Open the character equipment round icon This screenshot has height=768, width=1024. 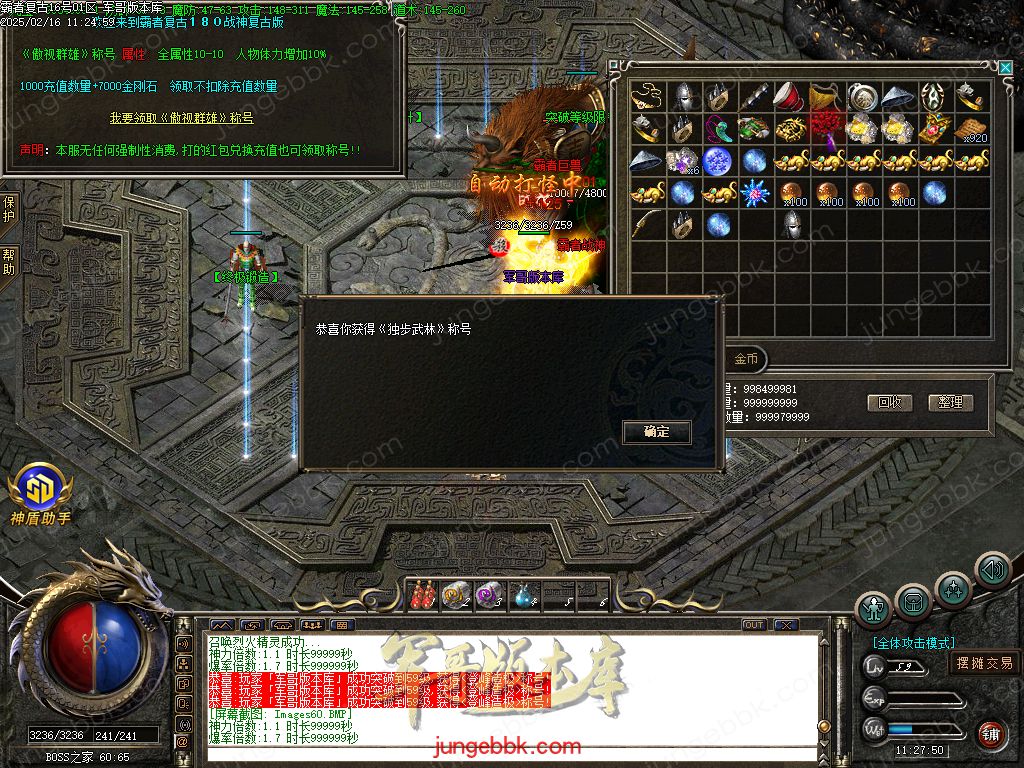874,608
